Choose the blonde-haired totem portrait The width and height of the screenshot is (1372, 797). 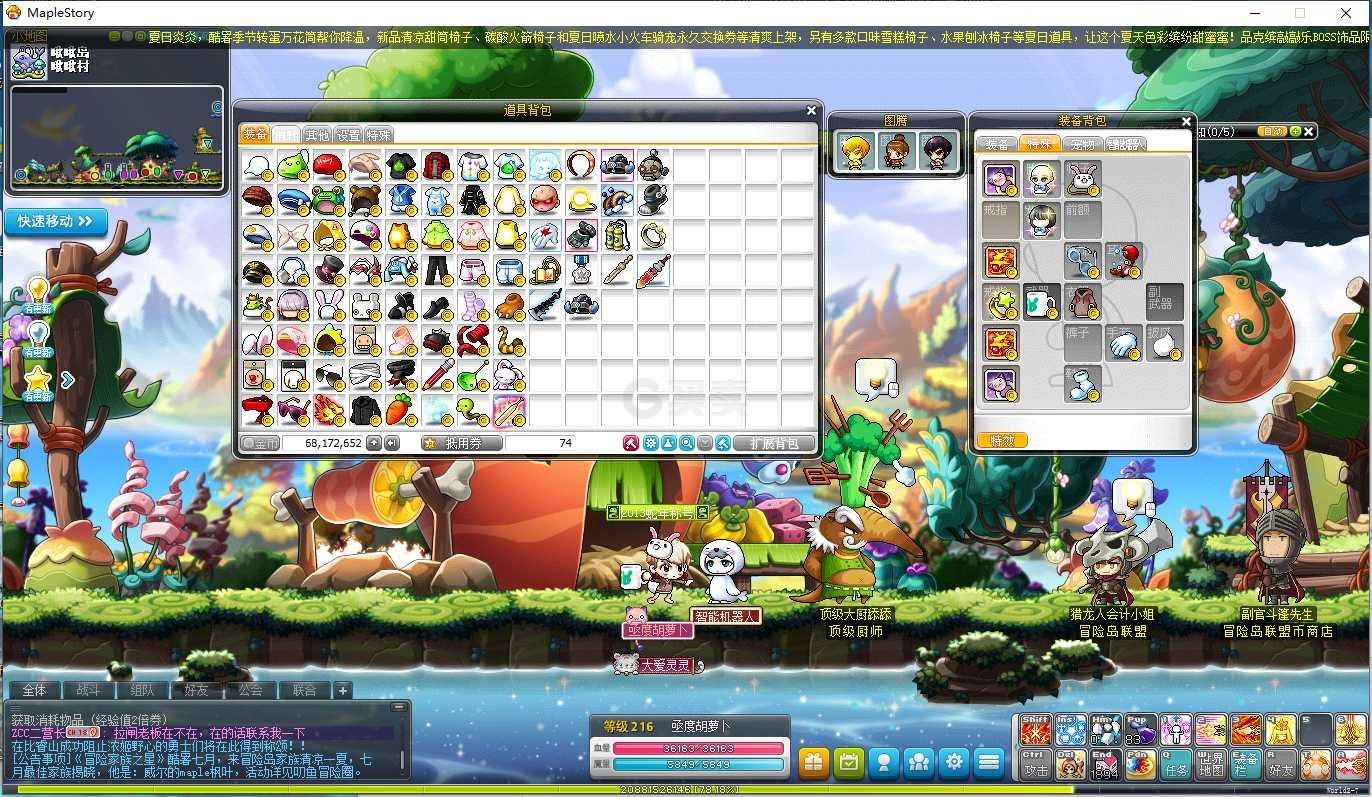[856, 151]
